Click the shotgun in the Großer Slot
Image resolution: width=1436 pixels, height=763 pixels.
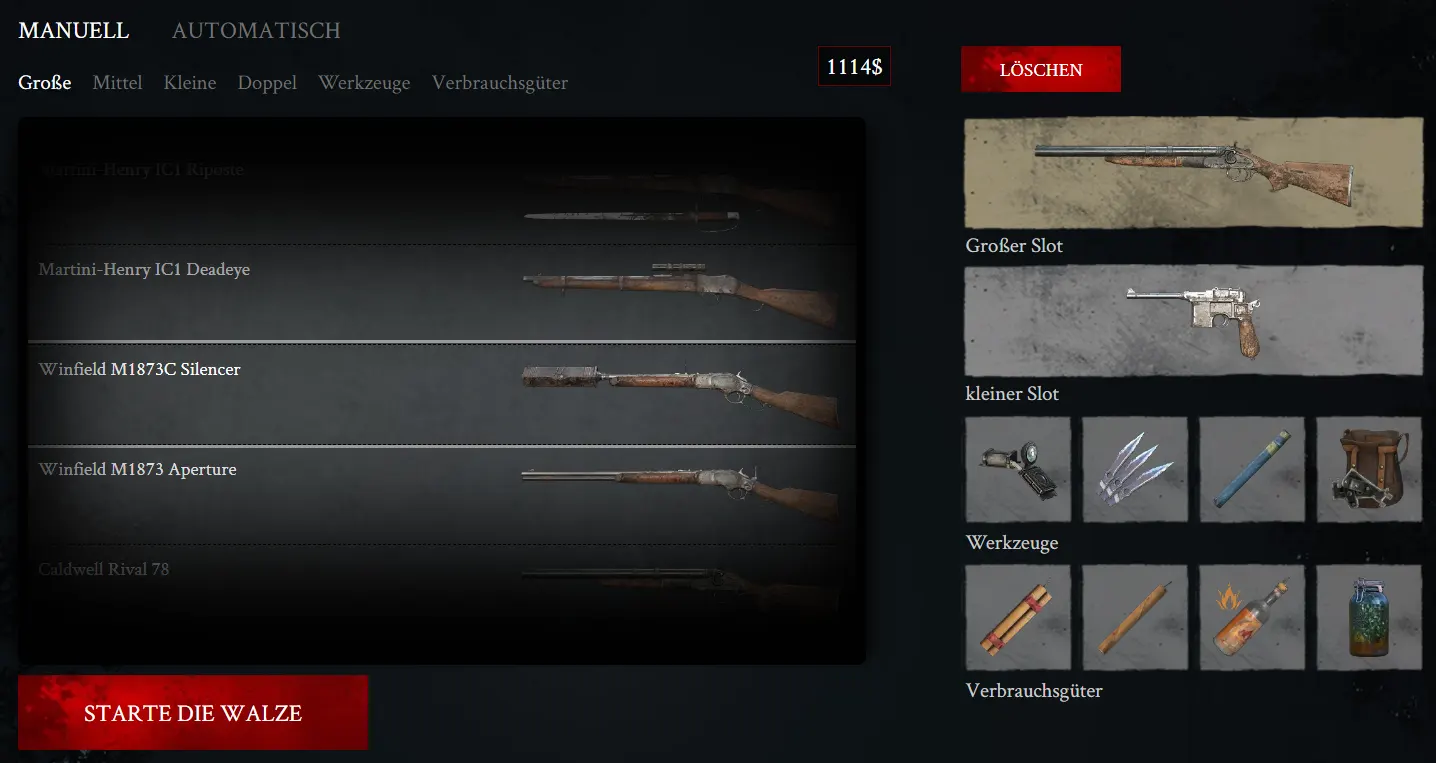1192,173
